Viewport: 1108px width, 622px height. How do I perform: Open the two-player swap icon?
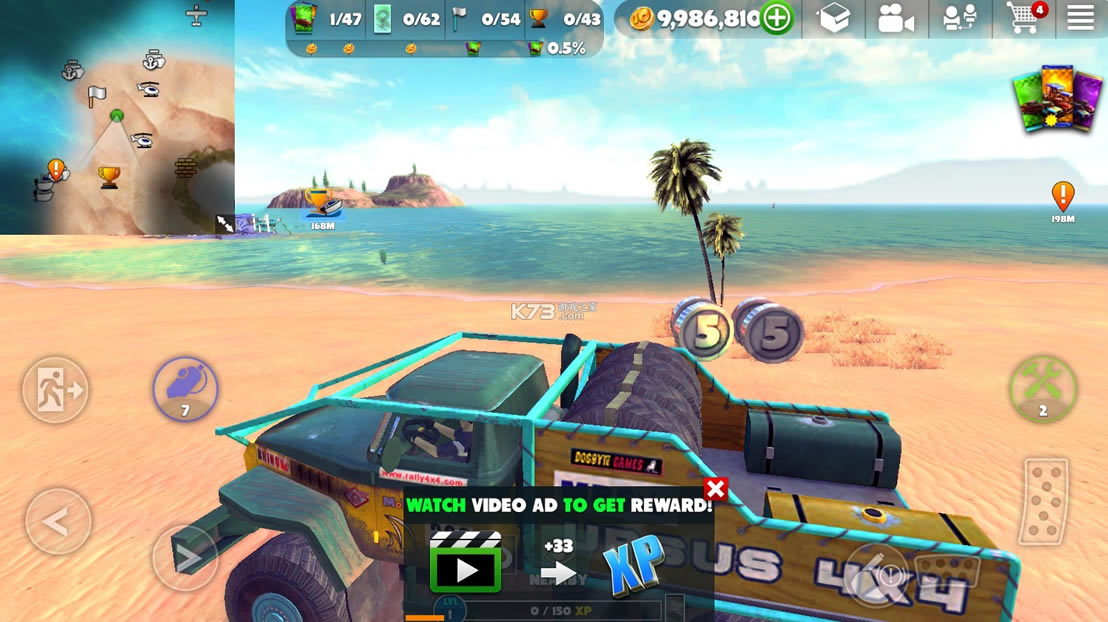(x=960, y=19)
